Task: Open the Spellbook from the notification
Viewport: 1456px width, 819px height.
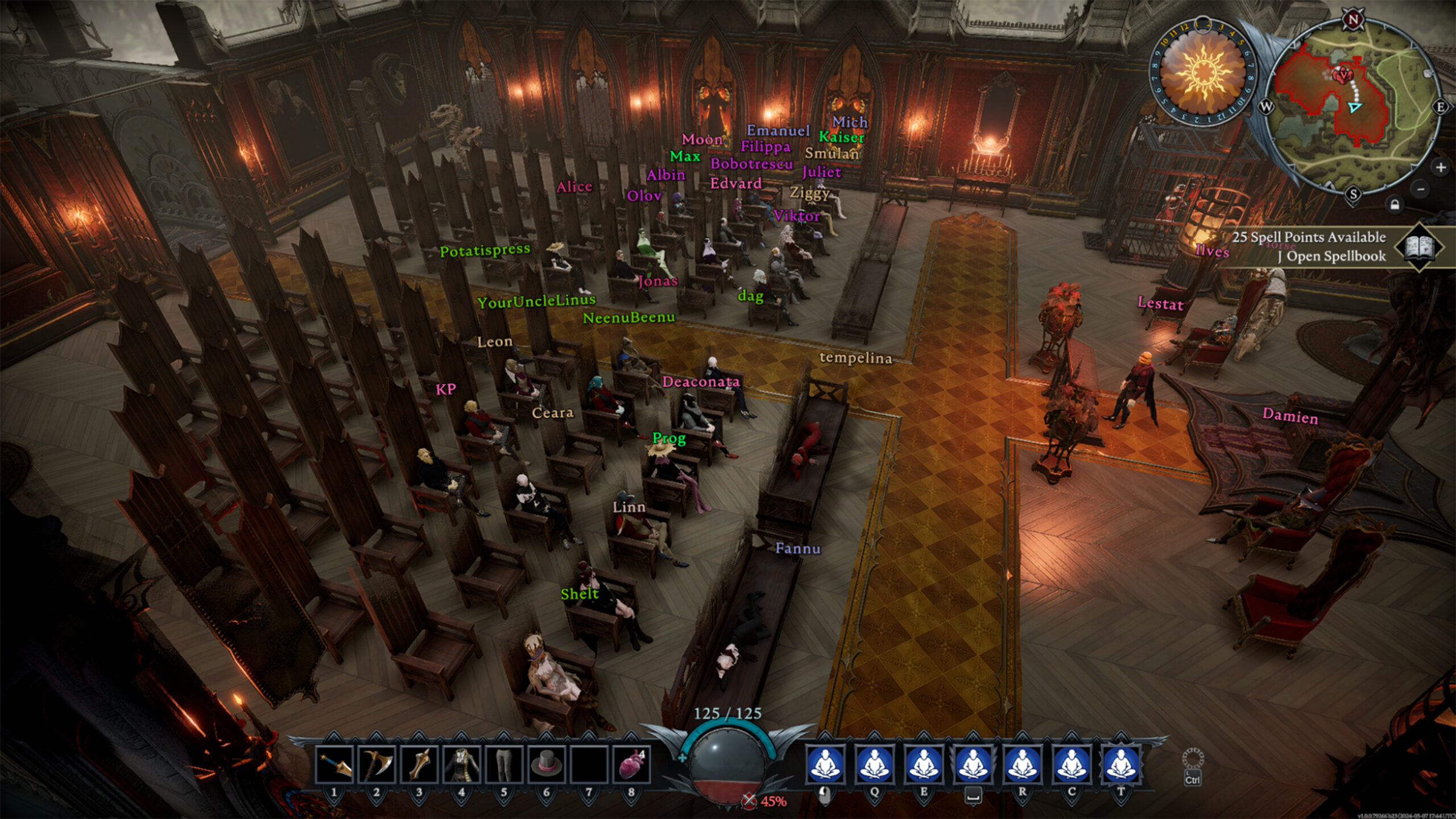Action: pyautogui.click(x=1420, y=247)
